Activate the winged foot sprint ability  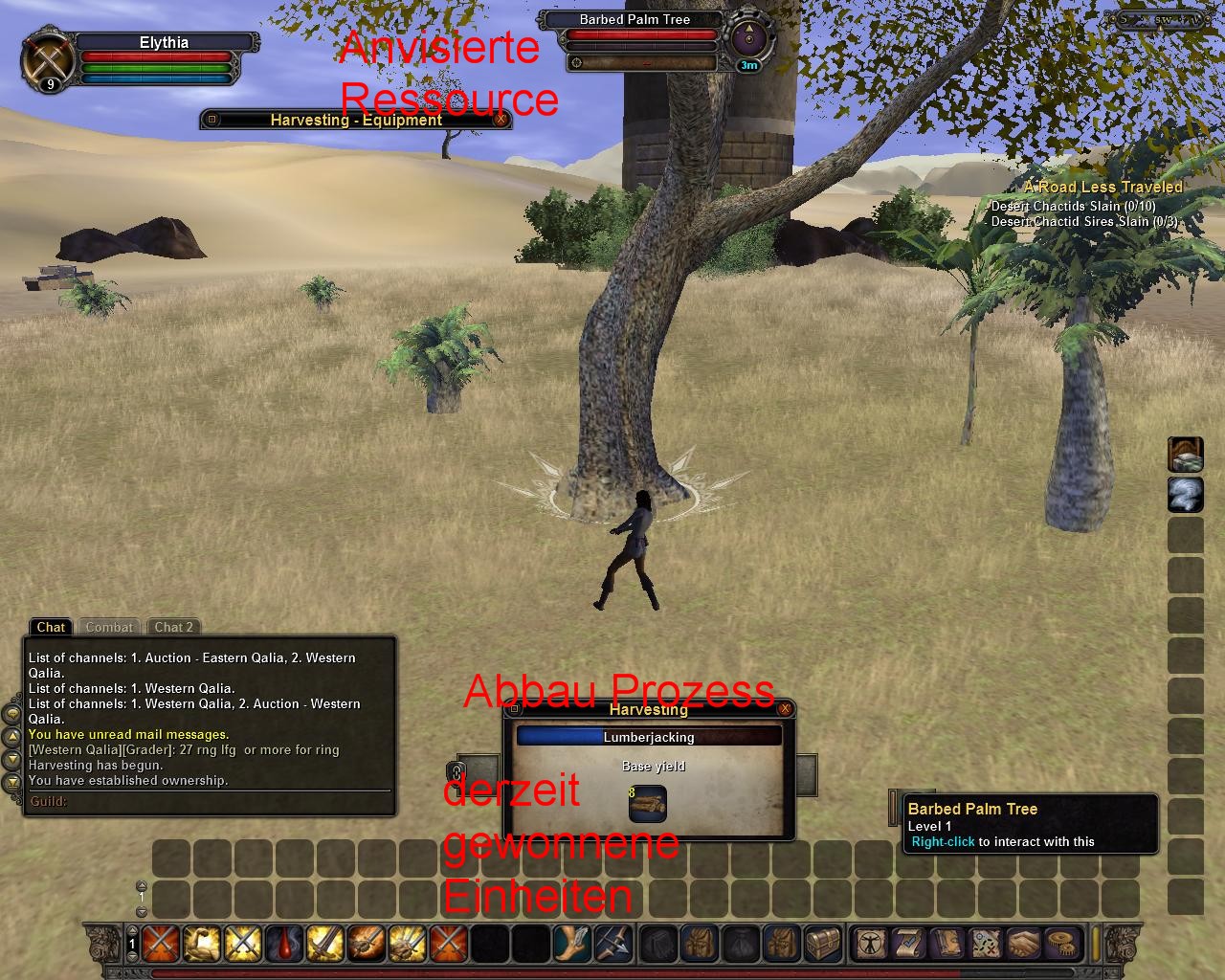572,944
